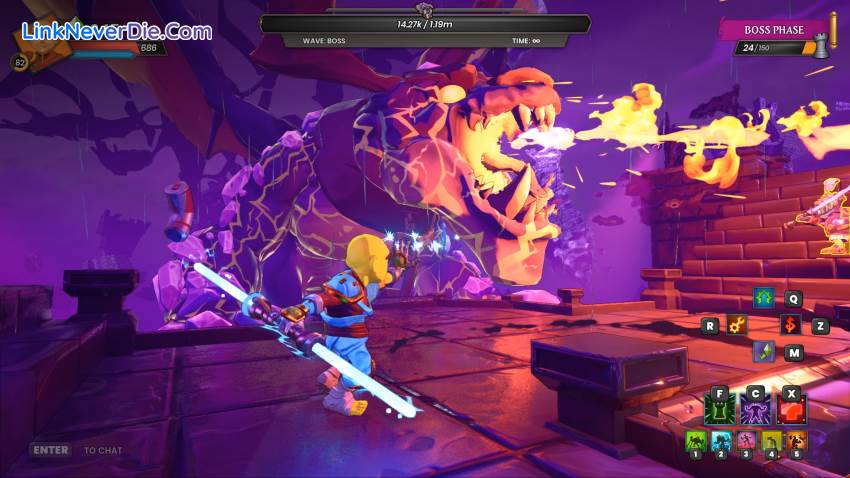The image size is (850, 478).
Task: Select the green pencil build icon
Action: (764, 352)
